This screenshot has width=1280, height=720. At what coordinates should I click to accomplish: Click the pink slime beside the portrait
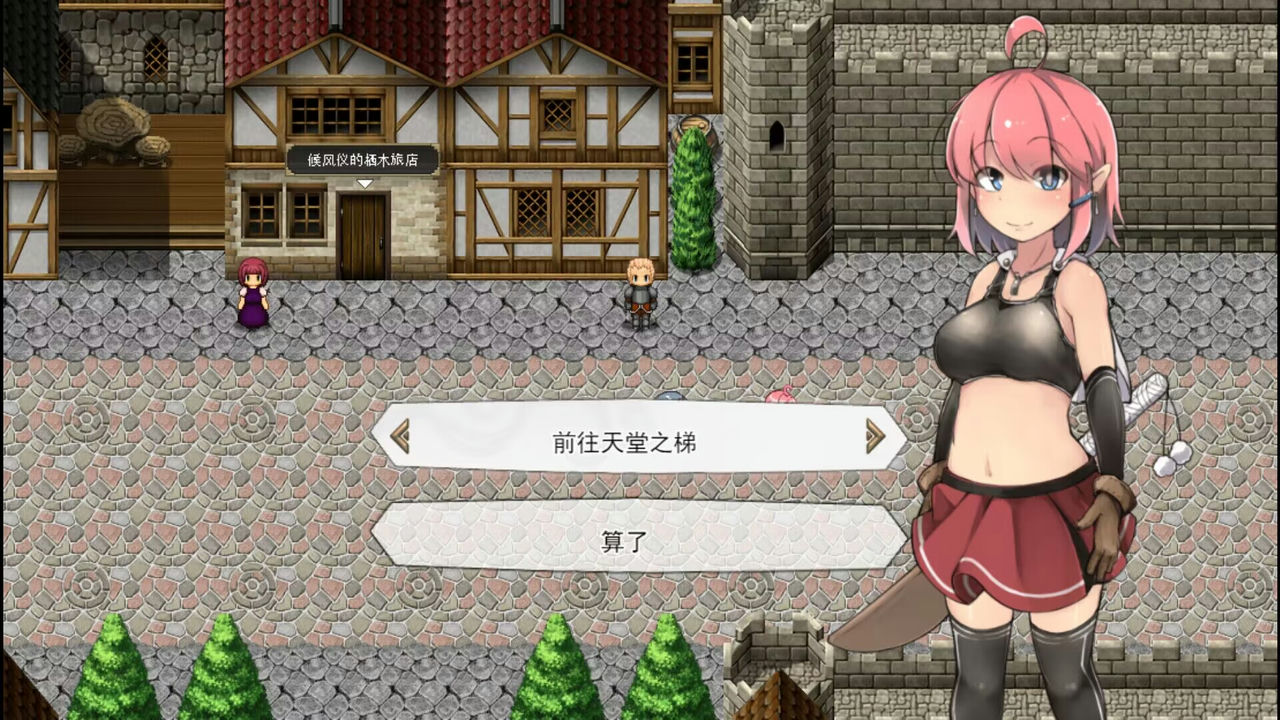point(779,397)
